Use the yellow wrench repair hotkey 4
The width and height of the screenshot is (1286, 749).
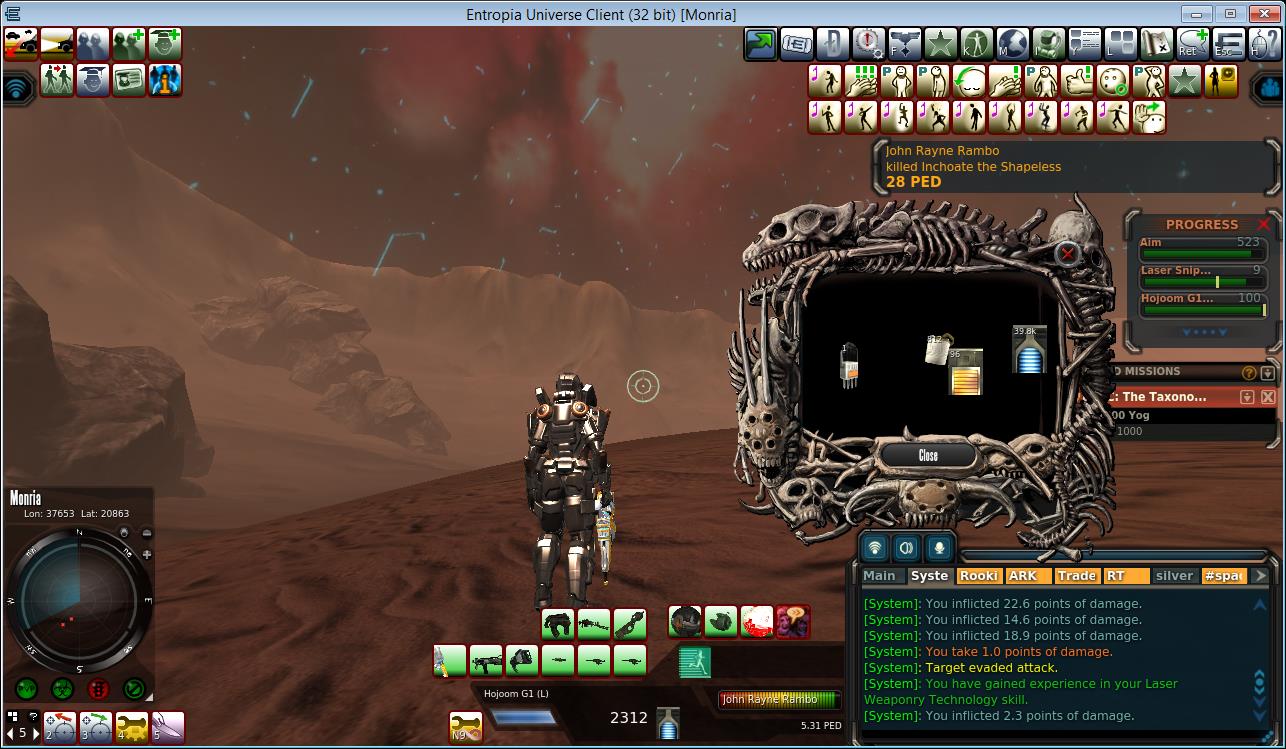(132, 727)
